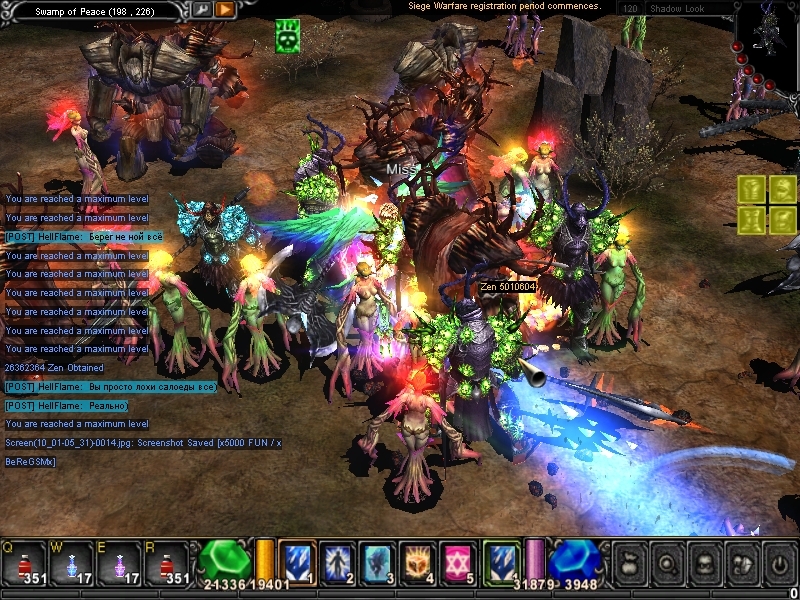The width and height of the screenshot is (800, 600).
Task: Open the active skill icon beside the mana orb
Action: tap(502, 563)
